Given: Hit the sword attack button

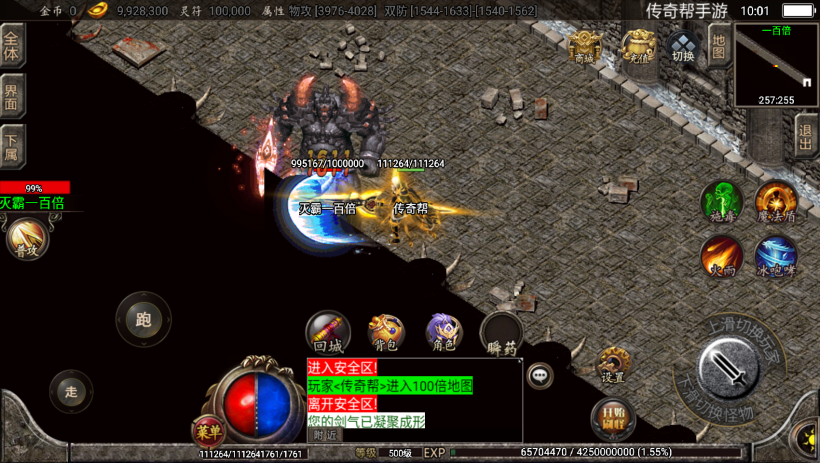Looking at the screenshot, I should pyautogui.click(x=733, y=368).
